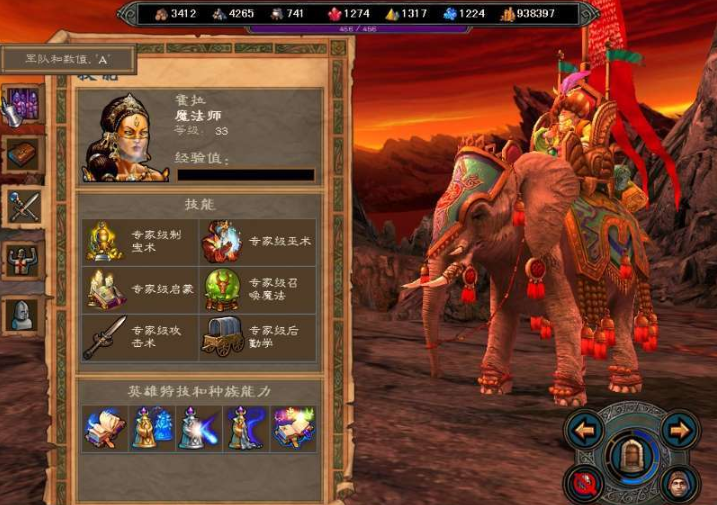The image size is (717, 505).
Task: Select the expert sorcery skill icon
Action: (221, 241)
